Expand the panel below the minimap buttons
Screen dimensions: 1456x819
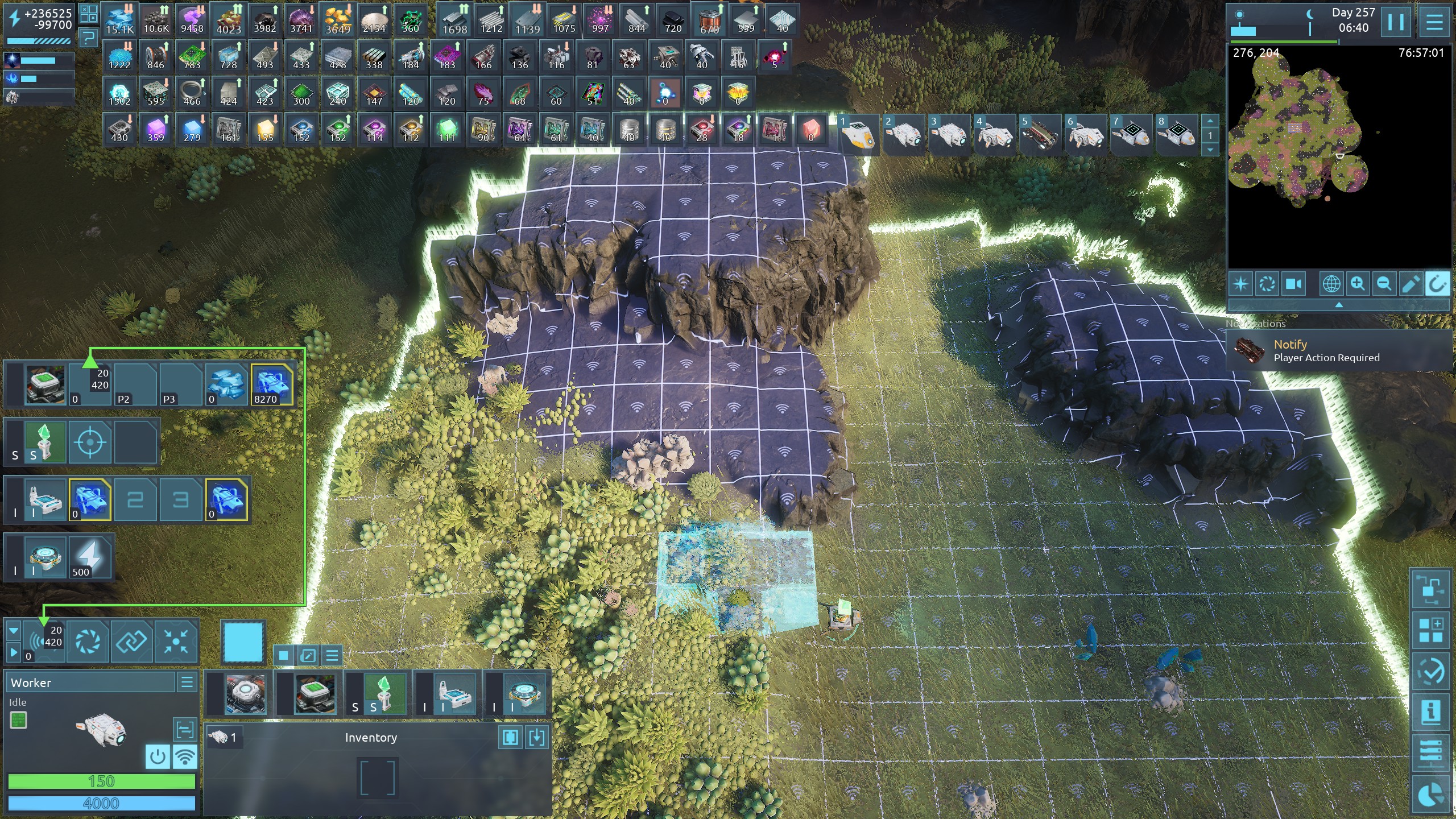pos(1339,305)
